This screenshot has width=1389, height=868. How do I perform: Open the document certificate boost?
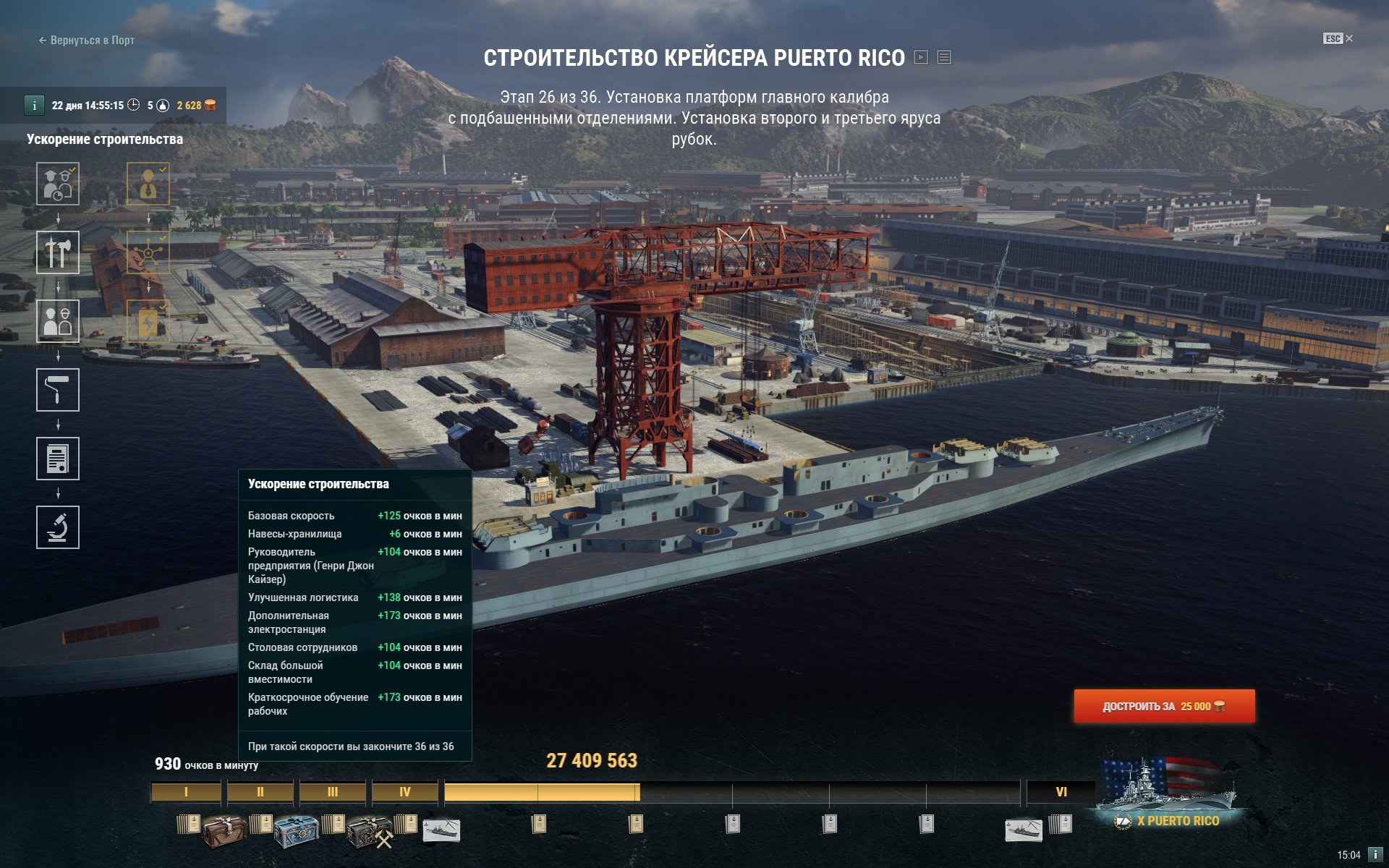[x=58, y=459]
